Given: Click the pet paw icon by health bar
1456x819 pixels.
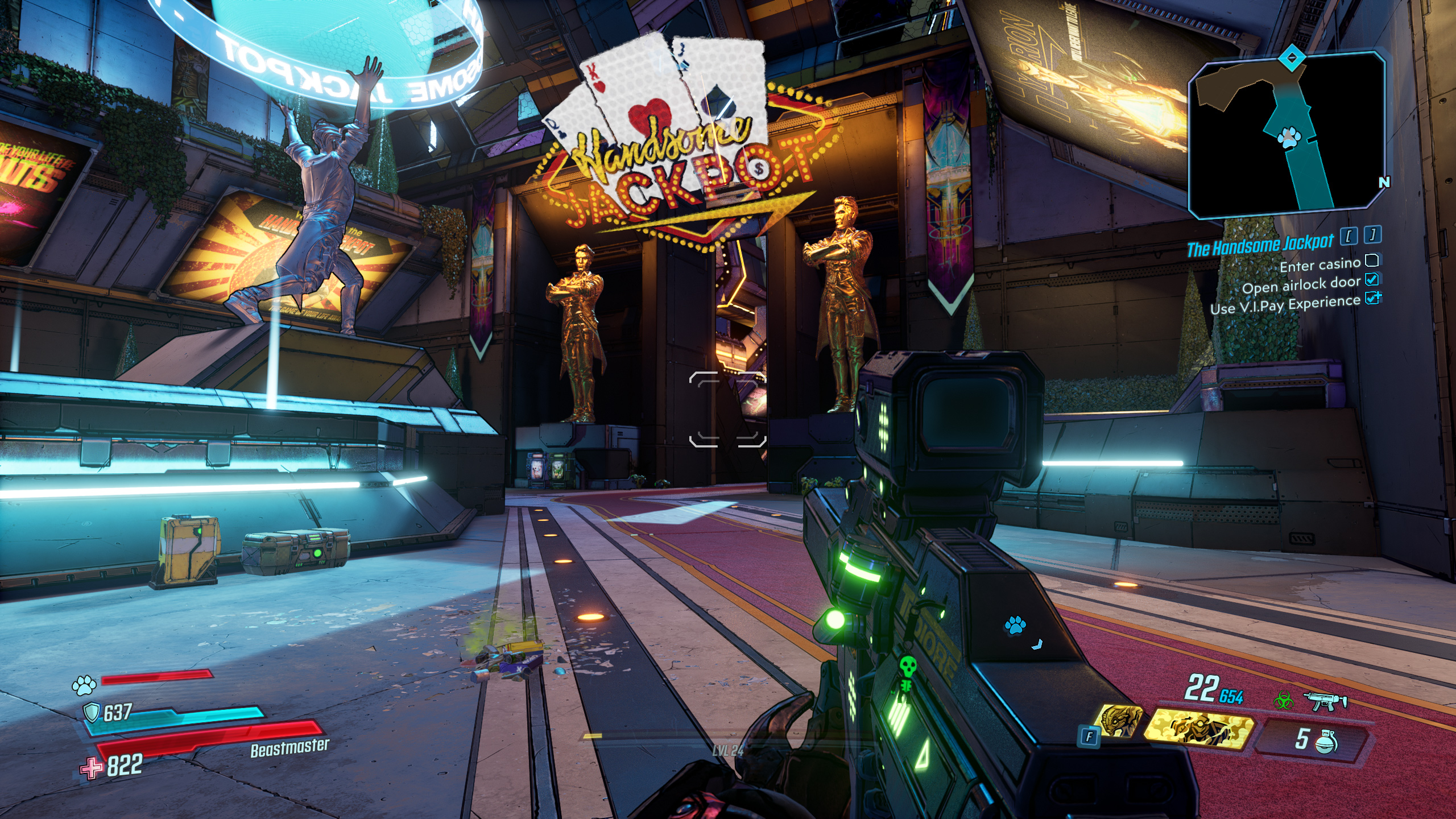Looking at the screenshot, I should (x=84, y=685).
